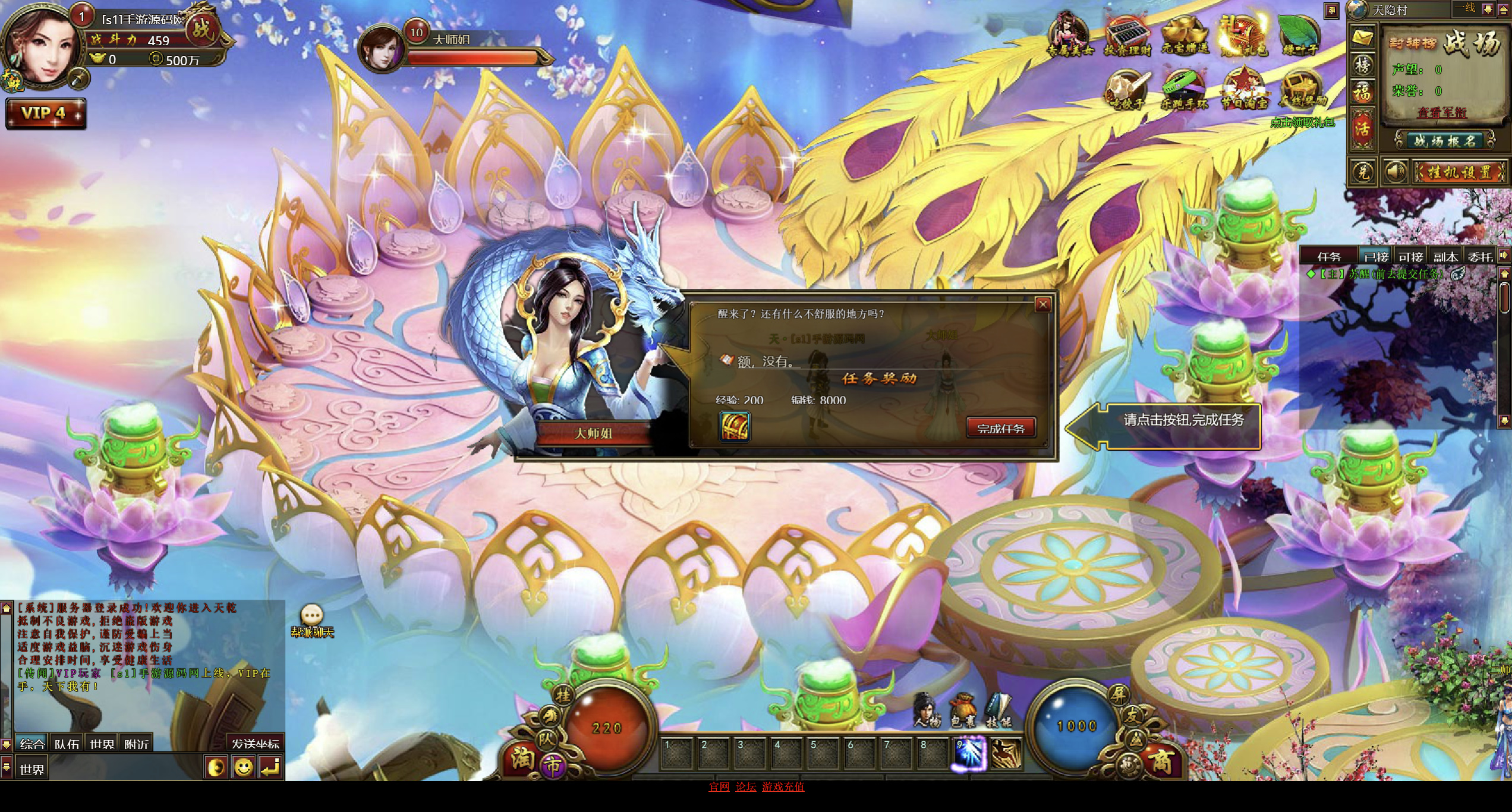The width and height of the screenshot is (1512, 812).
Task: Click the 完成任务 complete quest button
Action: point(1001,428)
